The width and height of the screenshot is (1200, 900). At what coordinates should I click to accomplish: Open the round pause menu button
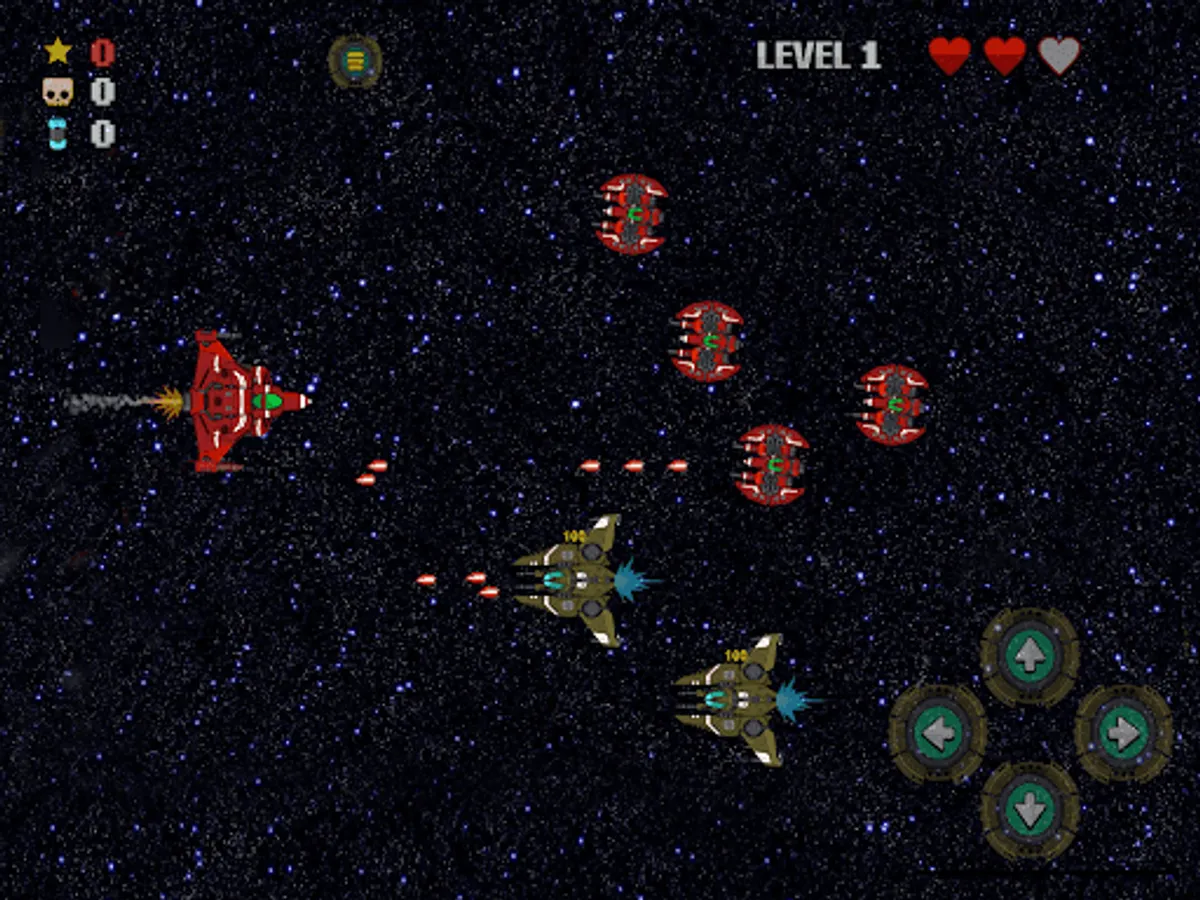(355, 62)
